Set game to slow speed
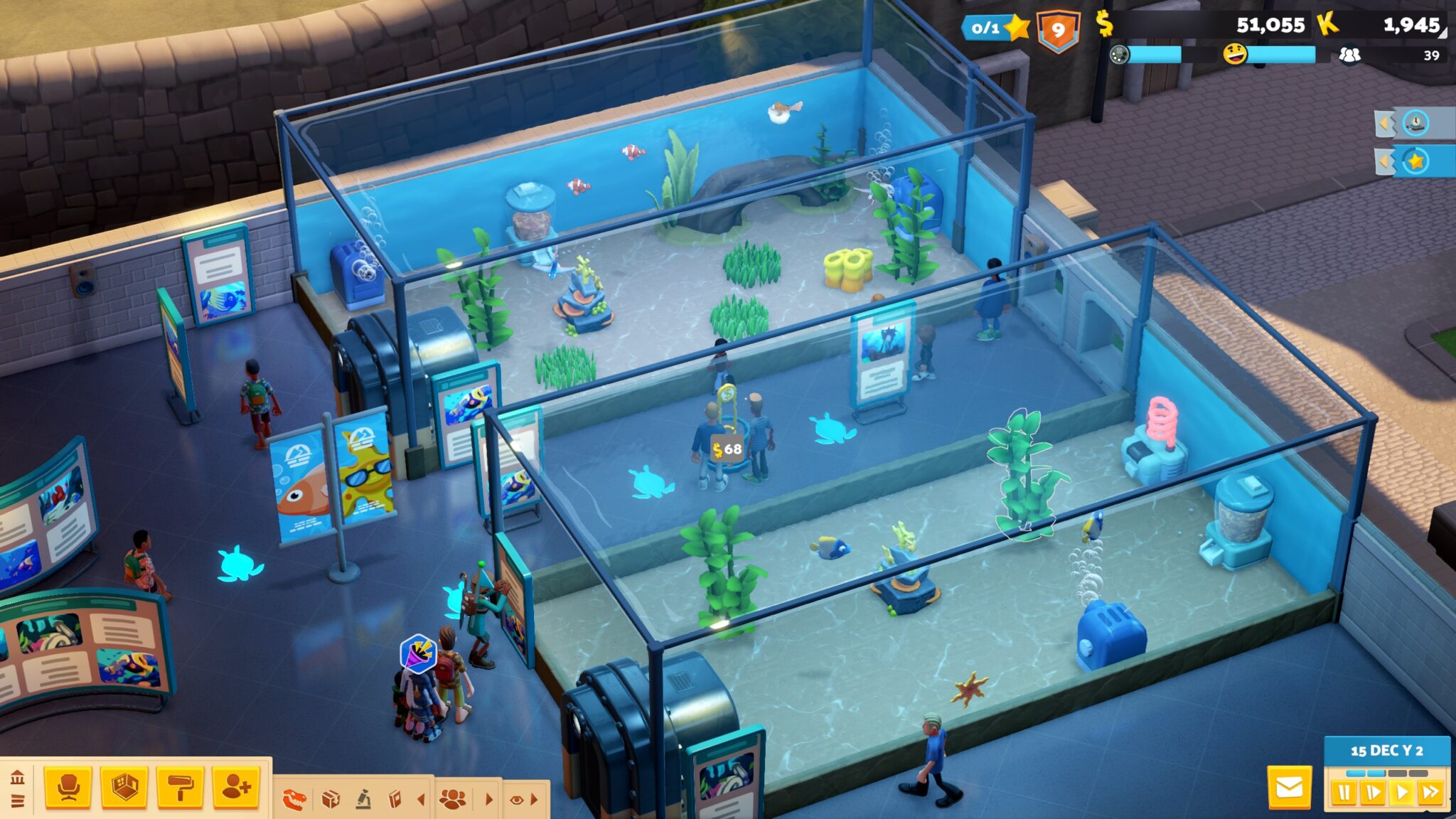 [1373, 792]
